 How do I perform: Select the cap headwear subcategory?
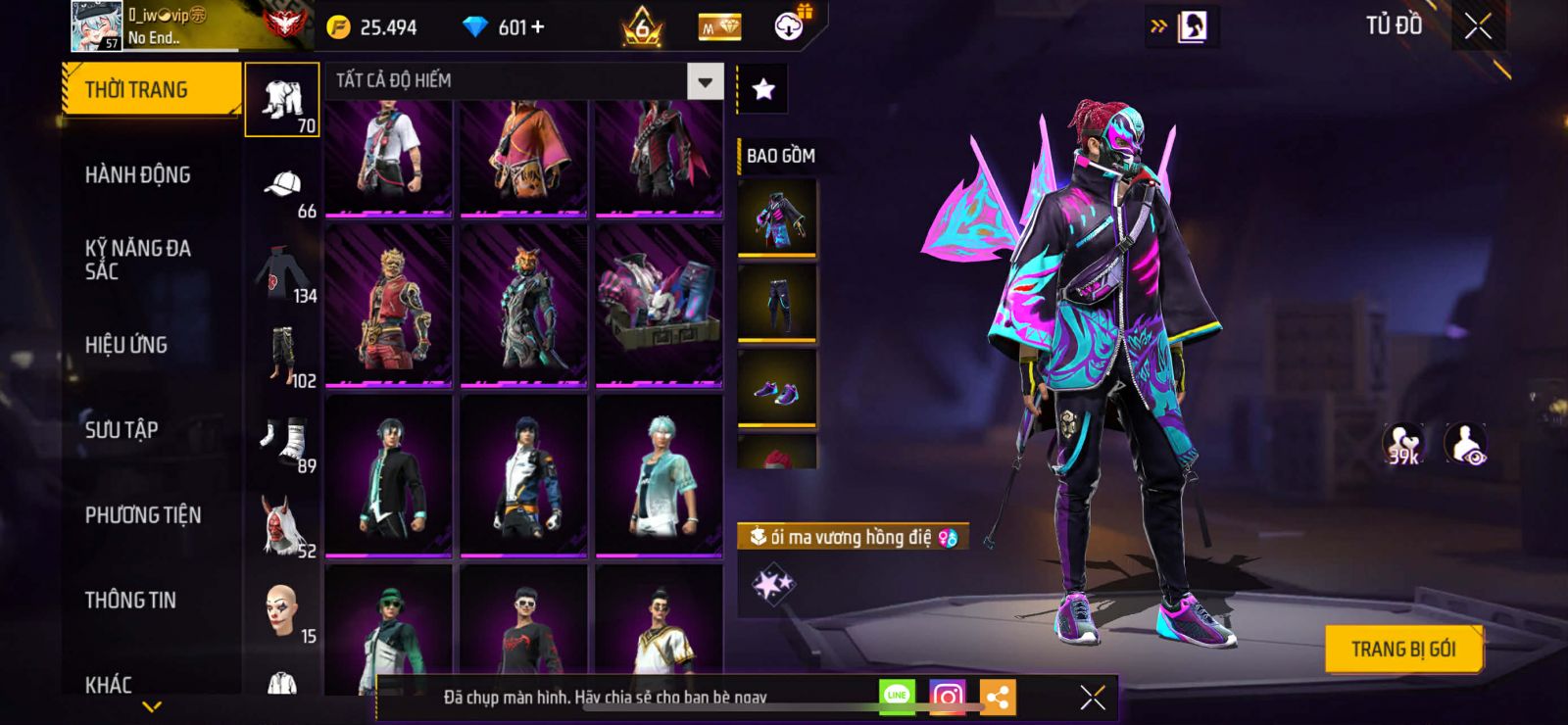pyautogui.click(x=283, y=185)
